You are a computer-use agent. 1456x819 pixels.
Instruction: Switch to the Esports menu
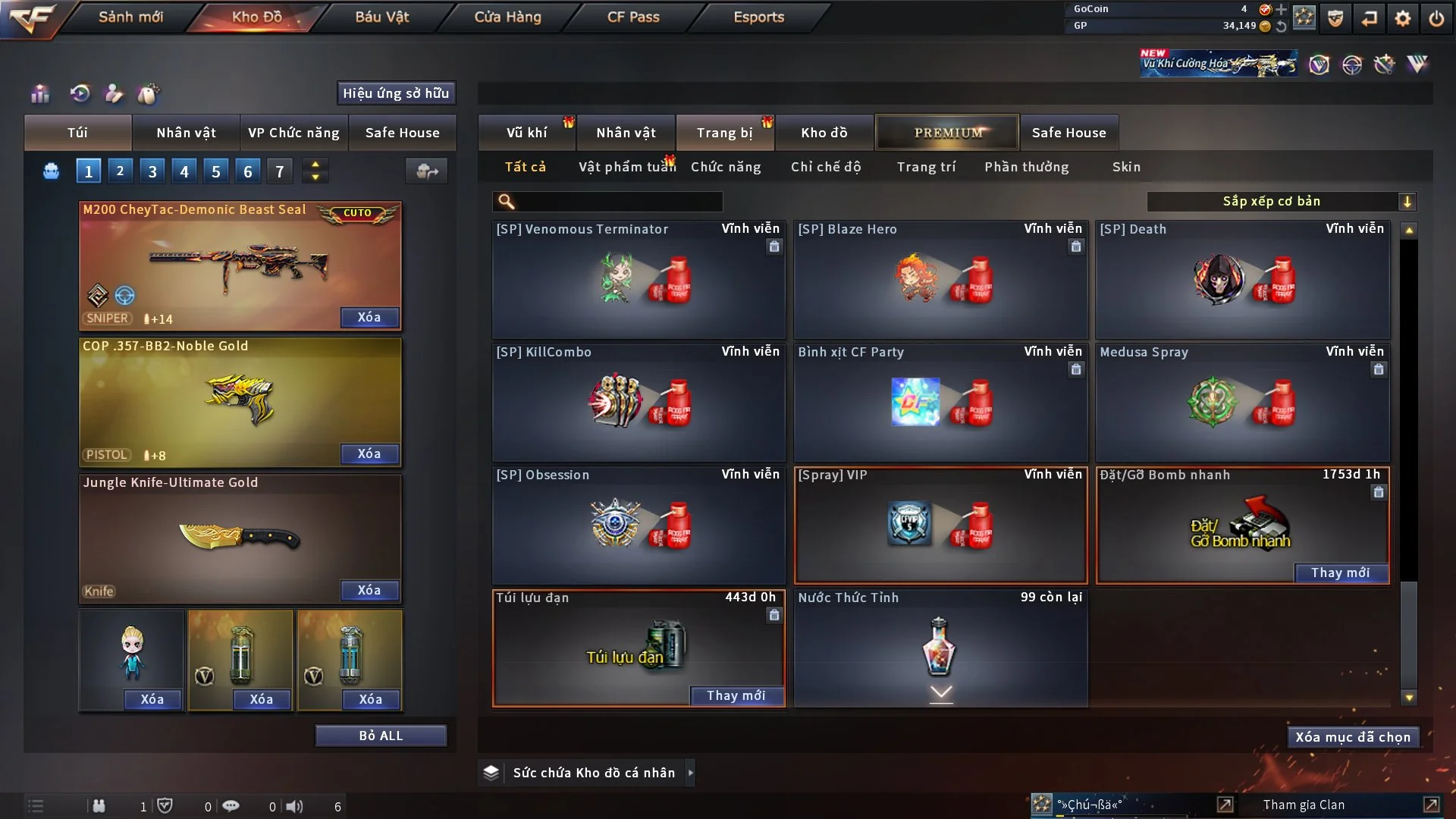pyautogui.click(x=758, y=17)
